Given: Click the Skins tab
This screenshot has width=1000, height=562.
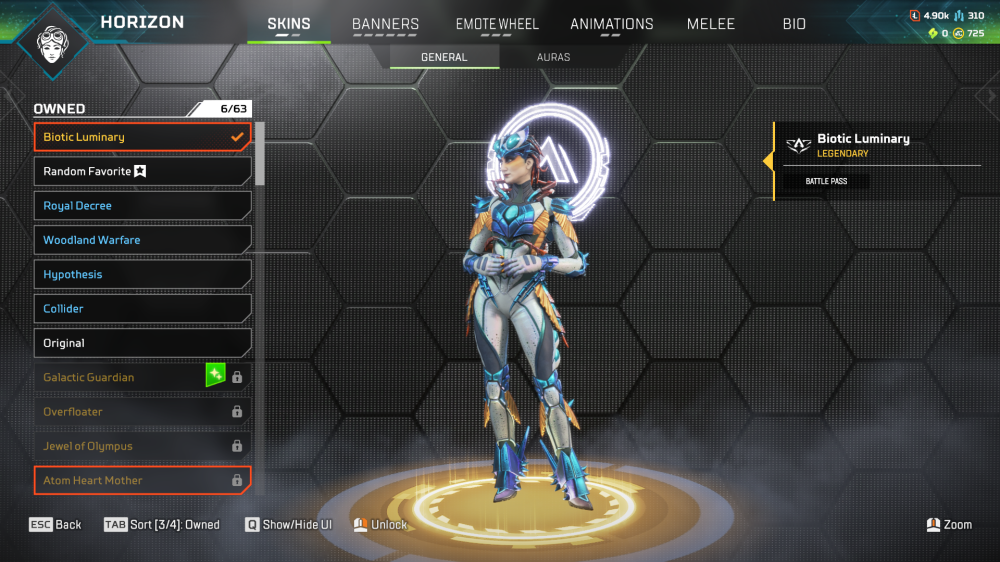Looking at the screenshot, I should pyautogui.click(x=288, y=24).
